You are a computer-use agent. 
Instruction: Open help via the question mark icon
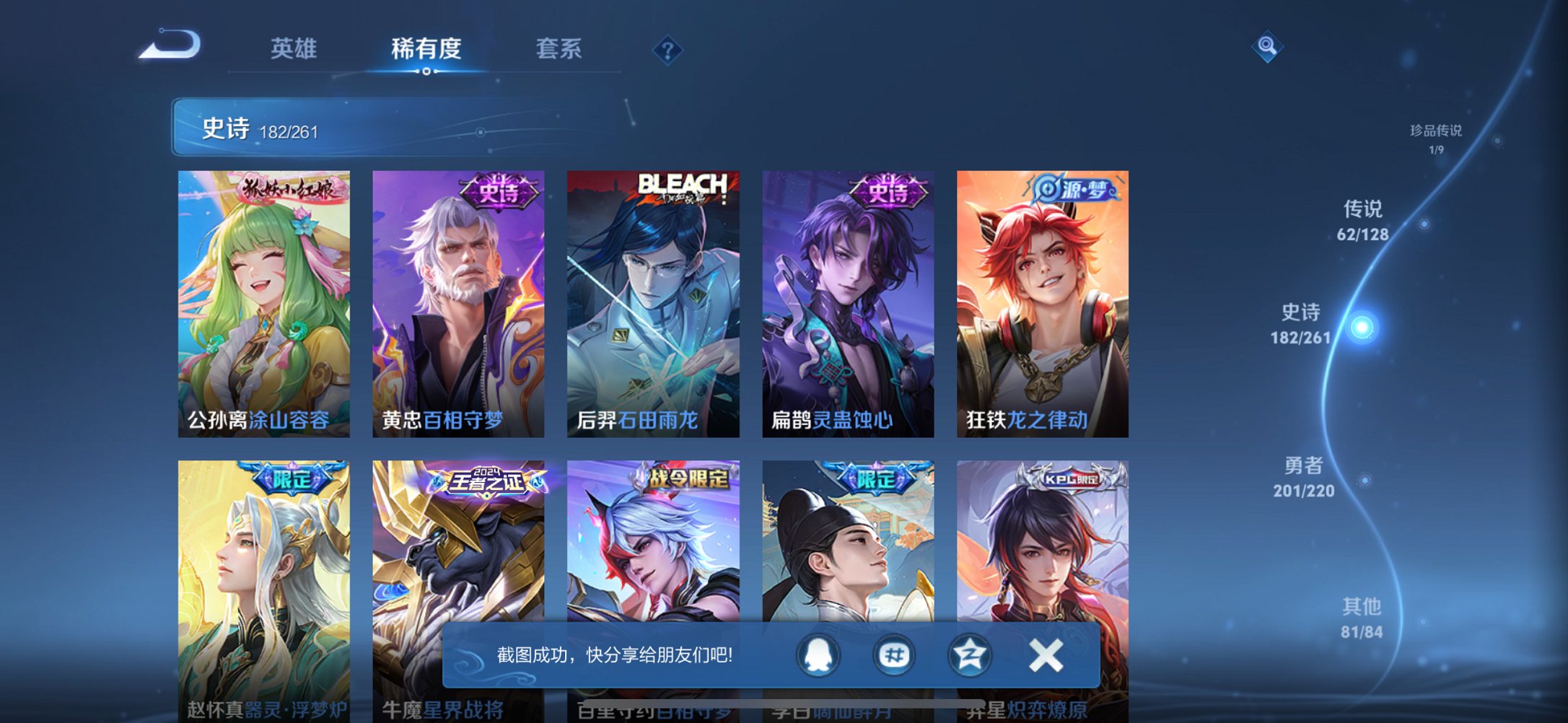pyautogui.click(x=667, y=50)
